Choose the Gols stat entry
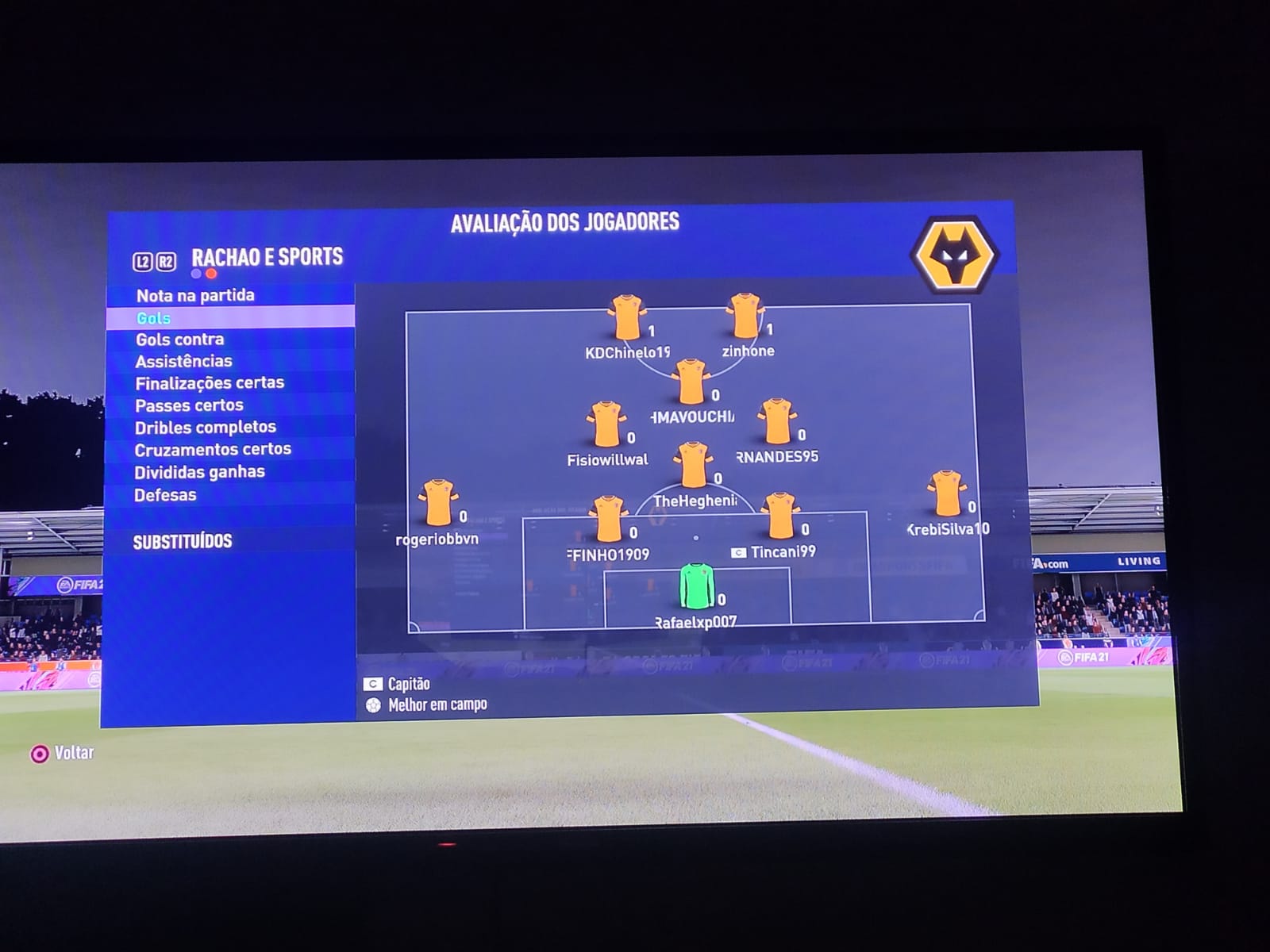This screenshot has width=1270, height=952. (x=154, y=318)
